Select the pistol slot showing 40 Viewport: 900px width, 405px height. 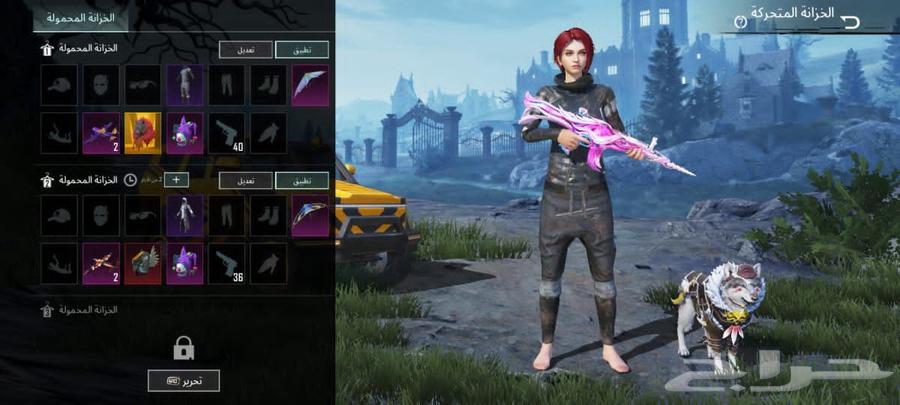[227, 133]
